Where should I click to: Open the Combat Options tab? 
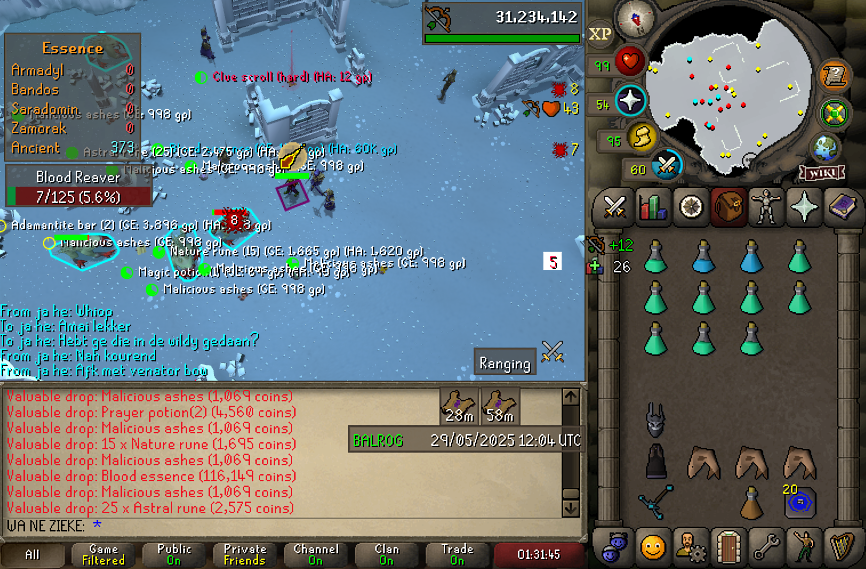(x=614, y=207)
